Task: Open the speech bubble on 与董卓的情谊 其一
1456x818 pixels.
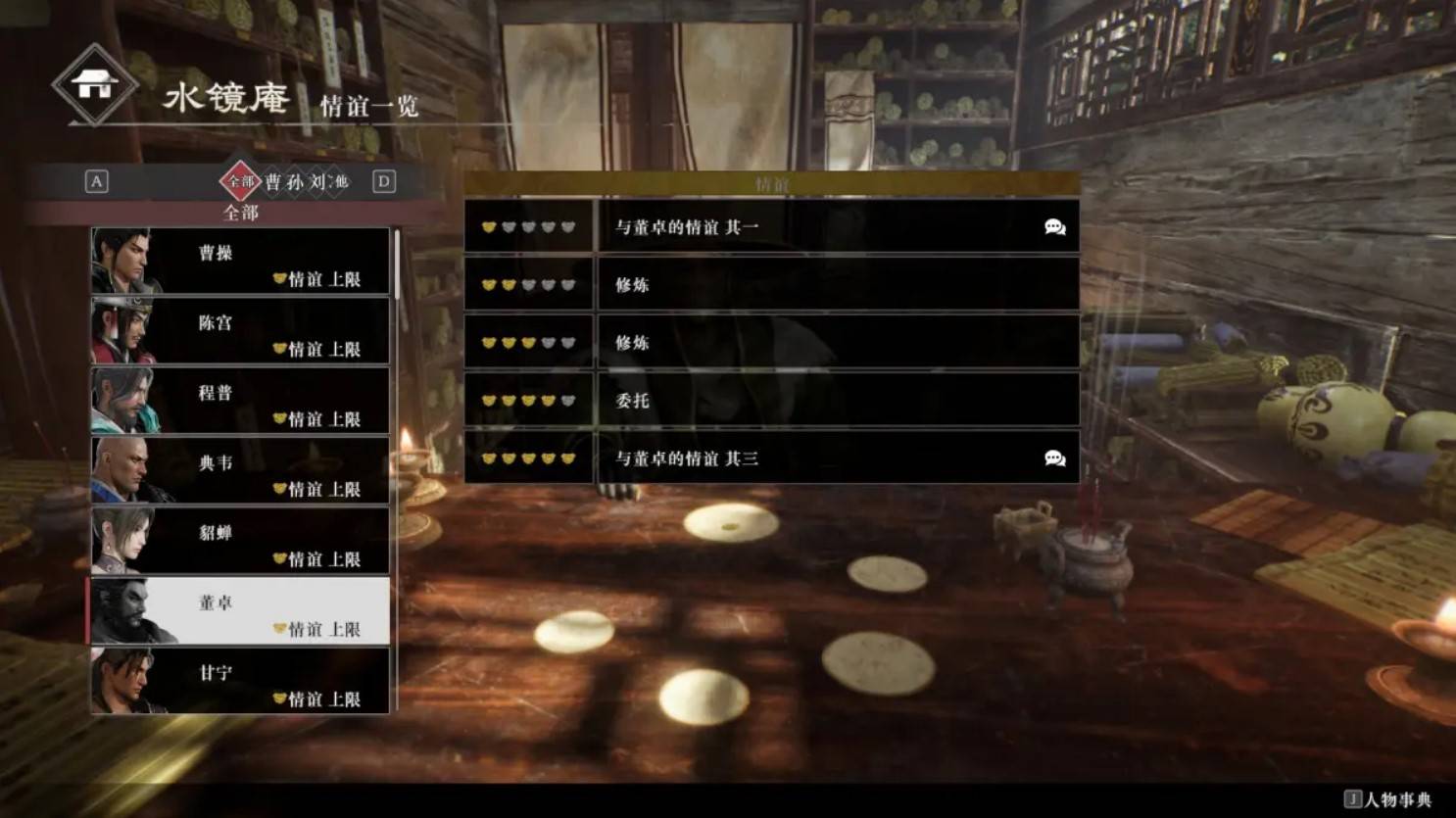Action: coord(1054,226)
